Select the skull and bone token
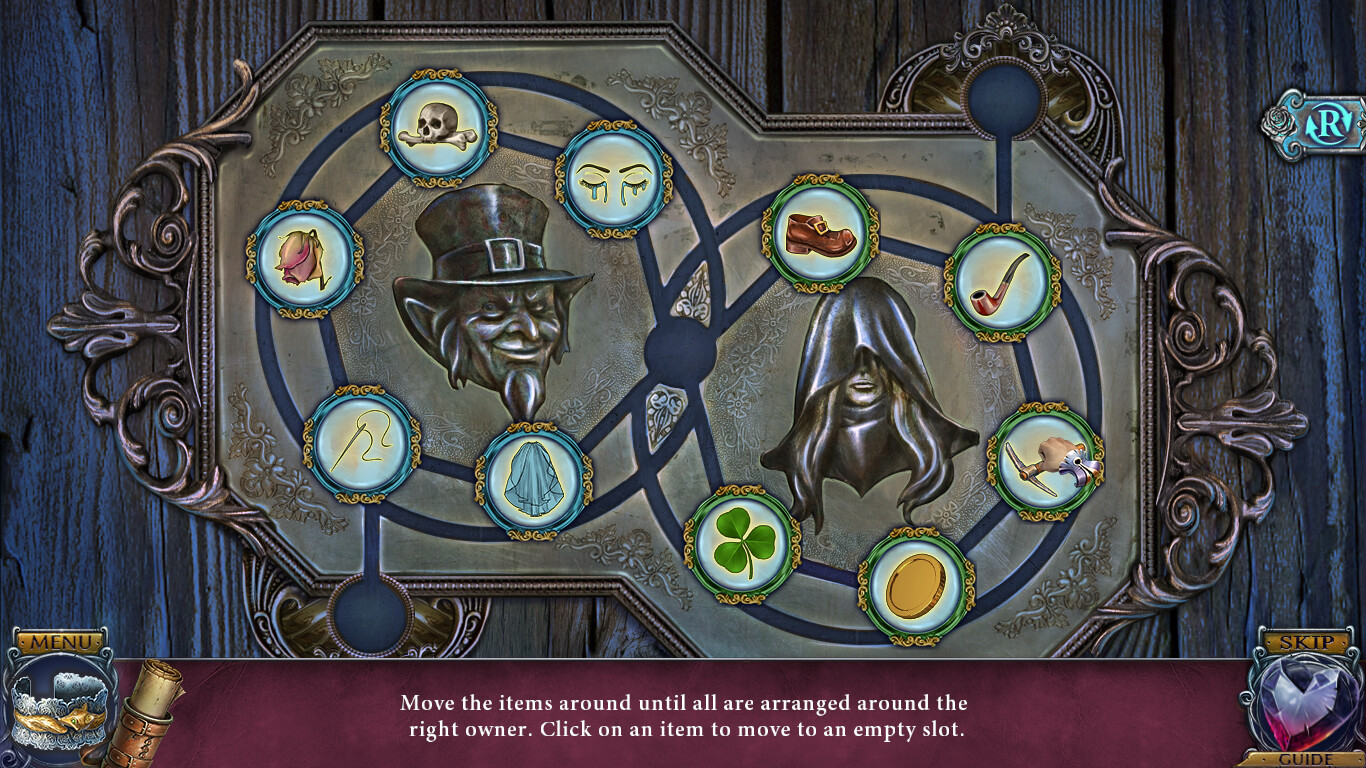The width and height of the screenshot is (1366, 768). pyautogui.click(x=439, y=128)
